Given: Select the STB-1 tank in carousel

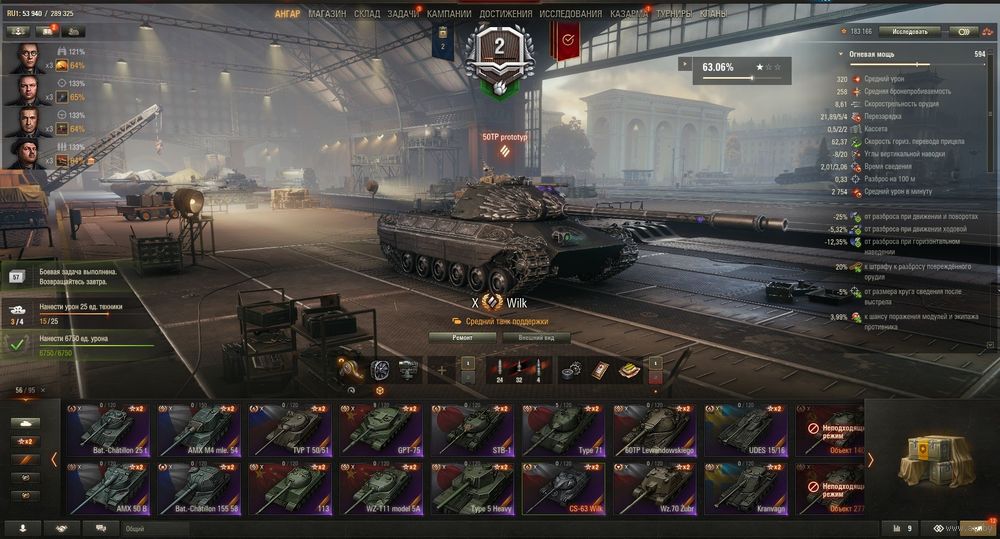Looking at the screenshot, I should pos(472,430).
